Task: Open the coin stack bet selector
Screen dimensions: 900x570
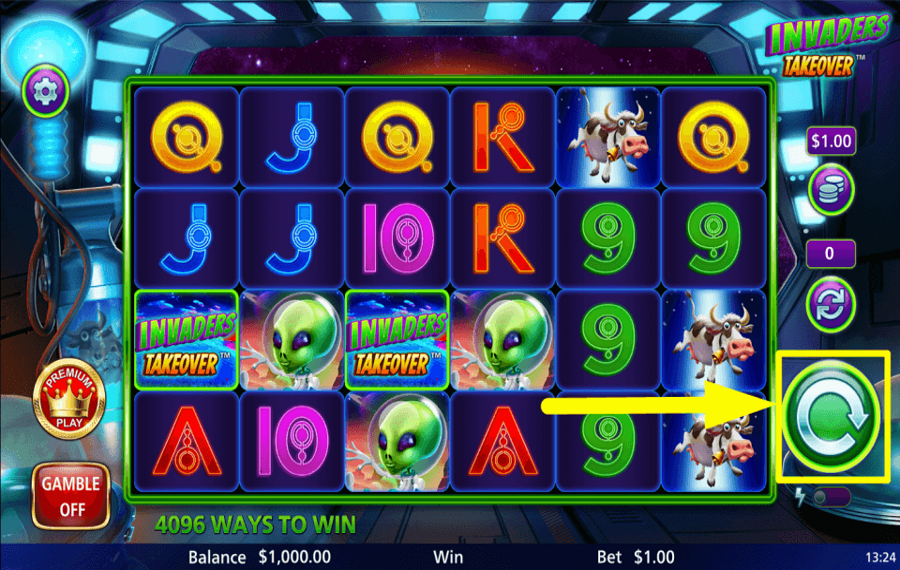Action: [x=830, y=191]
